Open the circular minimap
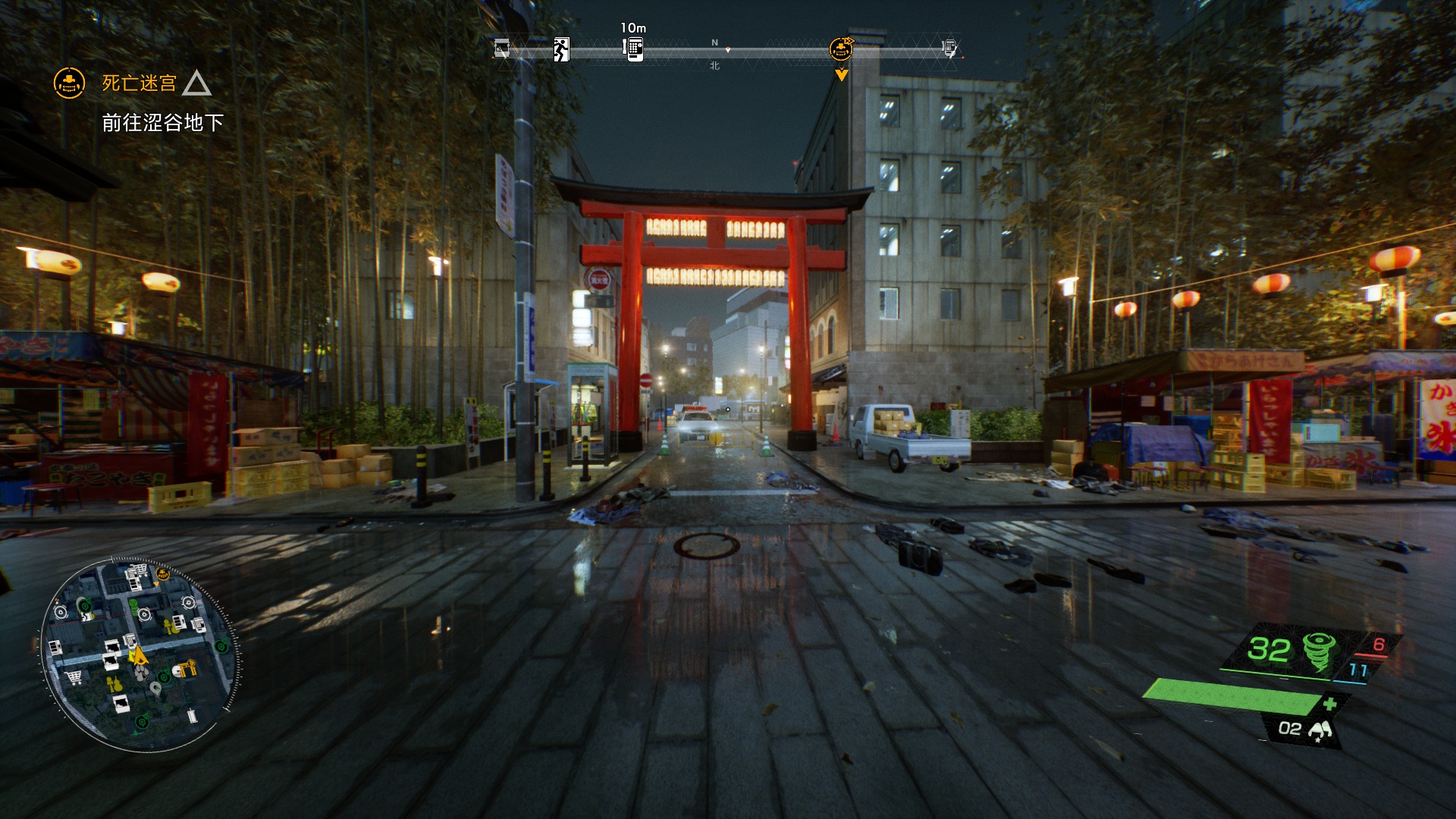Image resolution: width=1456 pixels, height=819 pixels. 140,655
